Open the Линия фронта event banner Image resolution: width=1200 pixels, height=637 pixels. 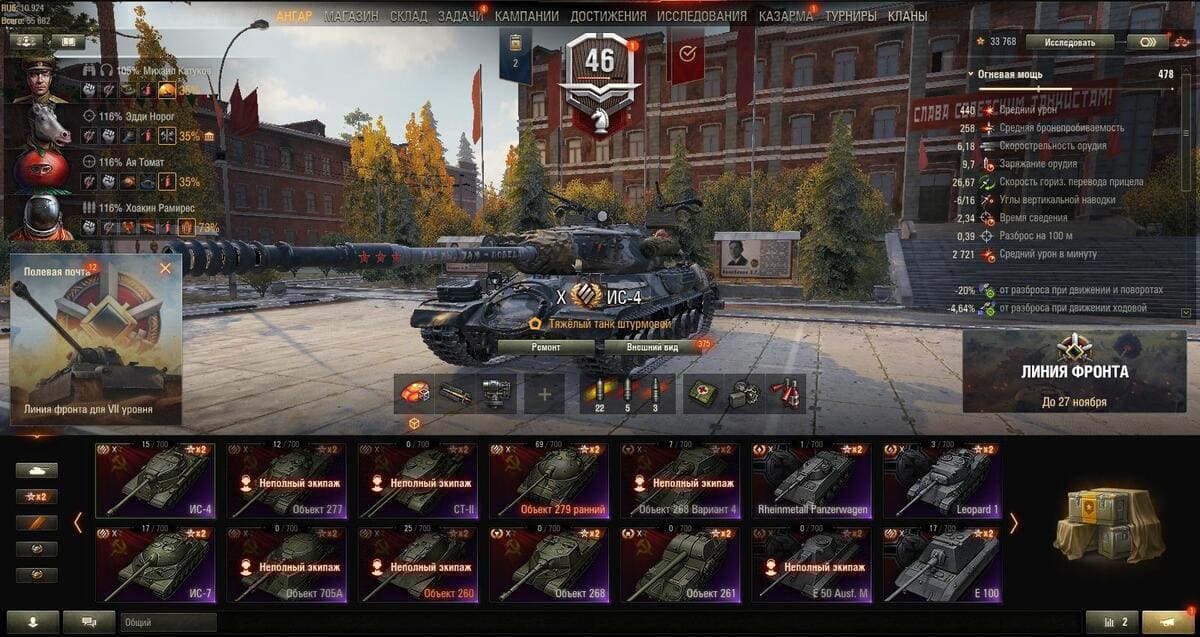[x=1074, y=371]
